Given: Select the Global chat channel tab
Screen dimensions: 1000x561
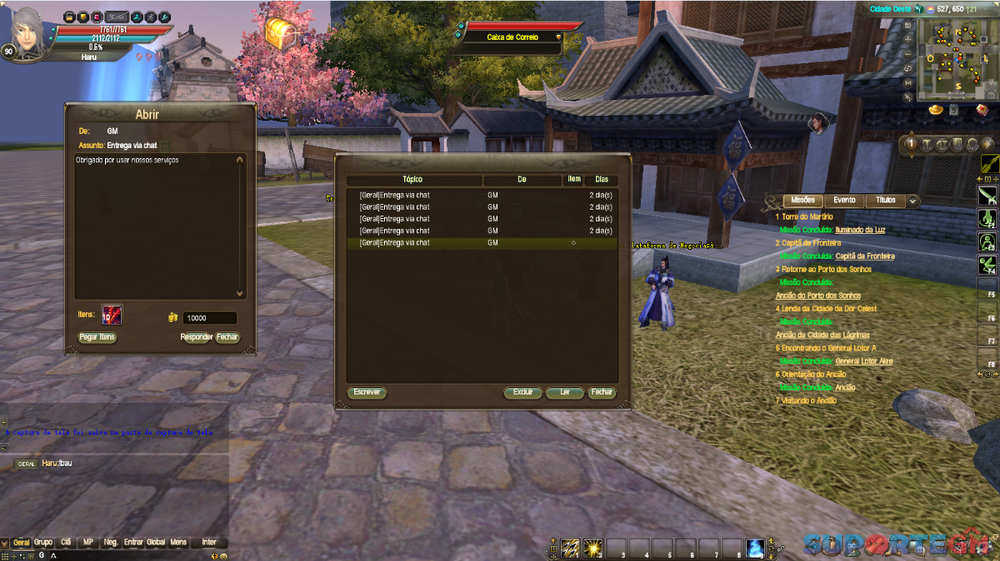Looking at the screenshot, I should pos(156,542).
